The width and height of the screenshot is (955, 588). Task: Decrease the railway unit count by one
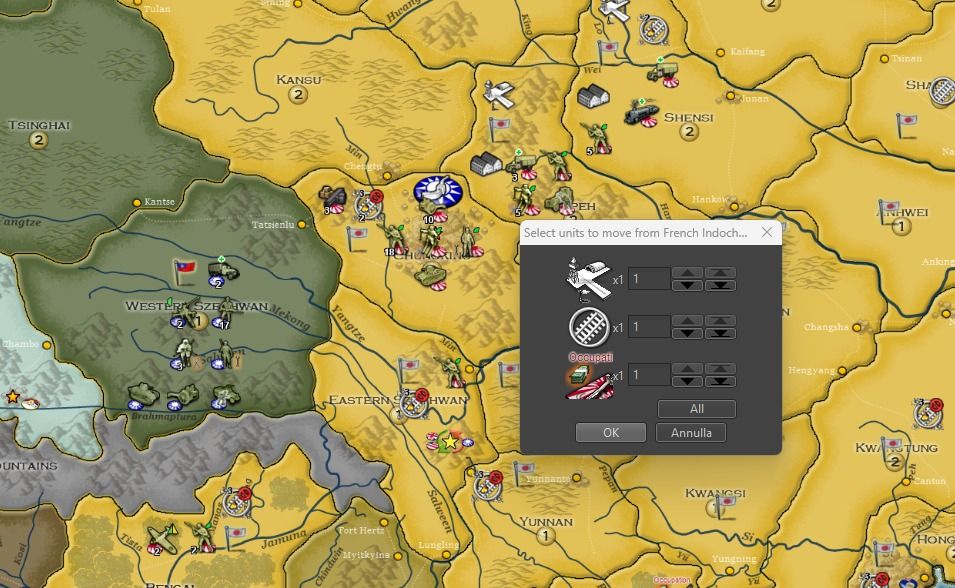[687, 333]
